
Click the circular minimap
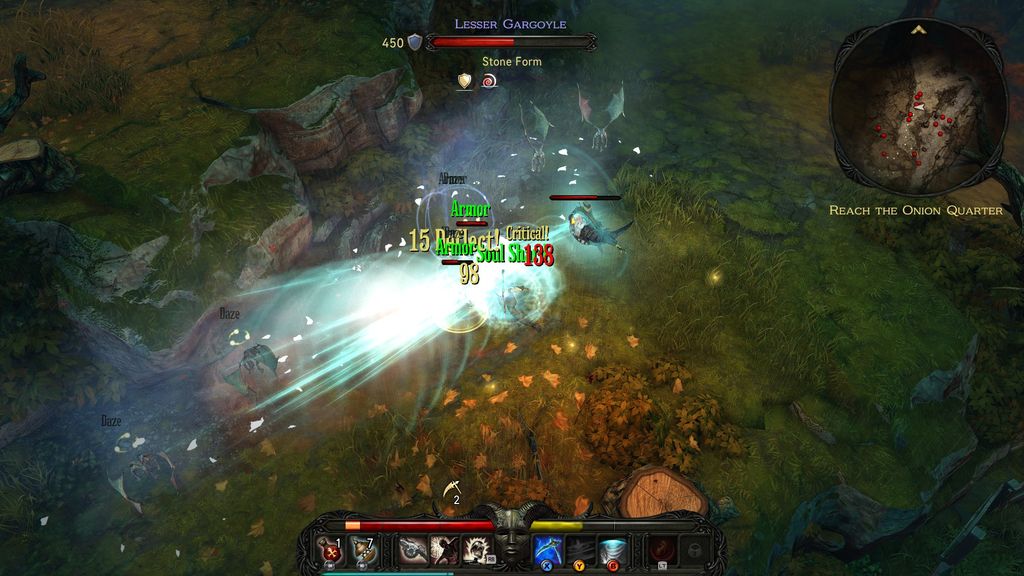pyautogui.click(x=917, y=110)
